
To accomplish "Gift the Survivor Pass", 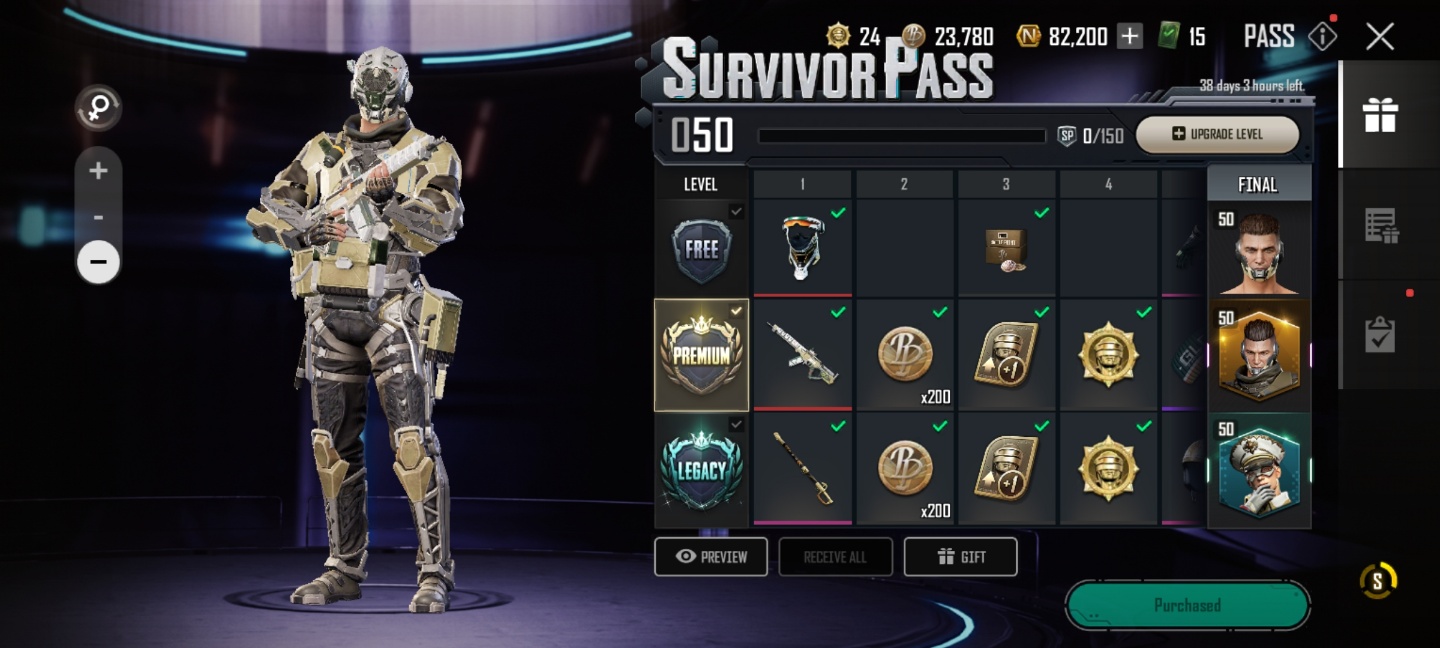I will point(960,557).
